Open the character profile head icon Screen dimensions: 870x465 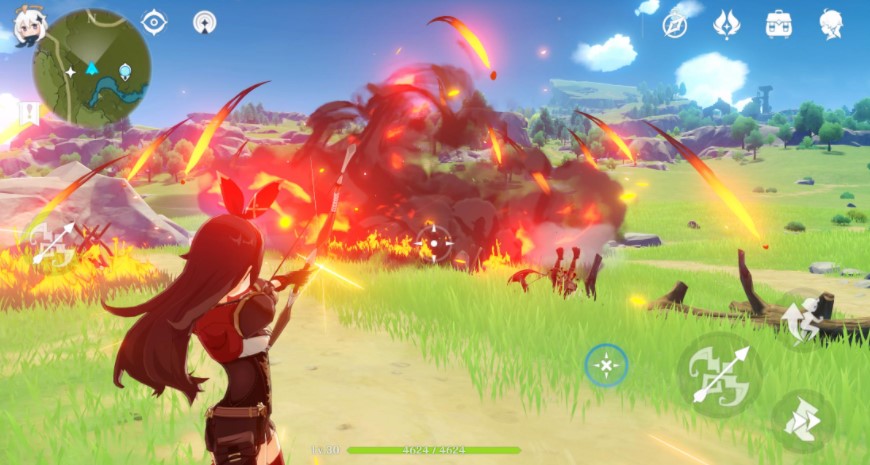point(831,24)
